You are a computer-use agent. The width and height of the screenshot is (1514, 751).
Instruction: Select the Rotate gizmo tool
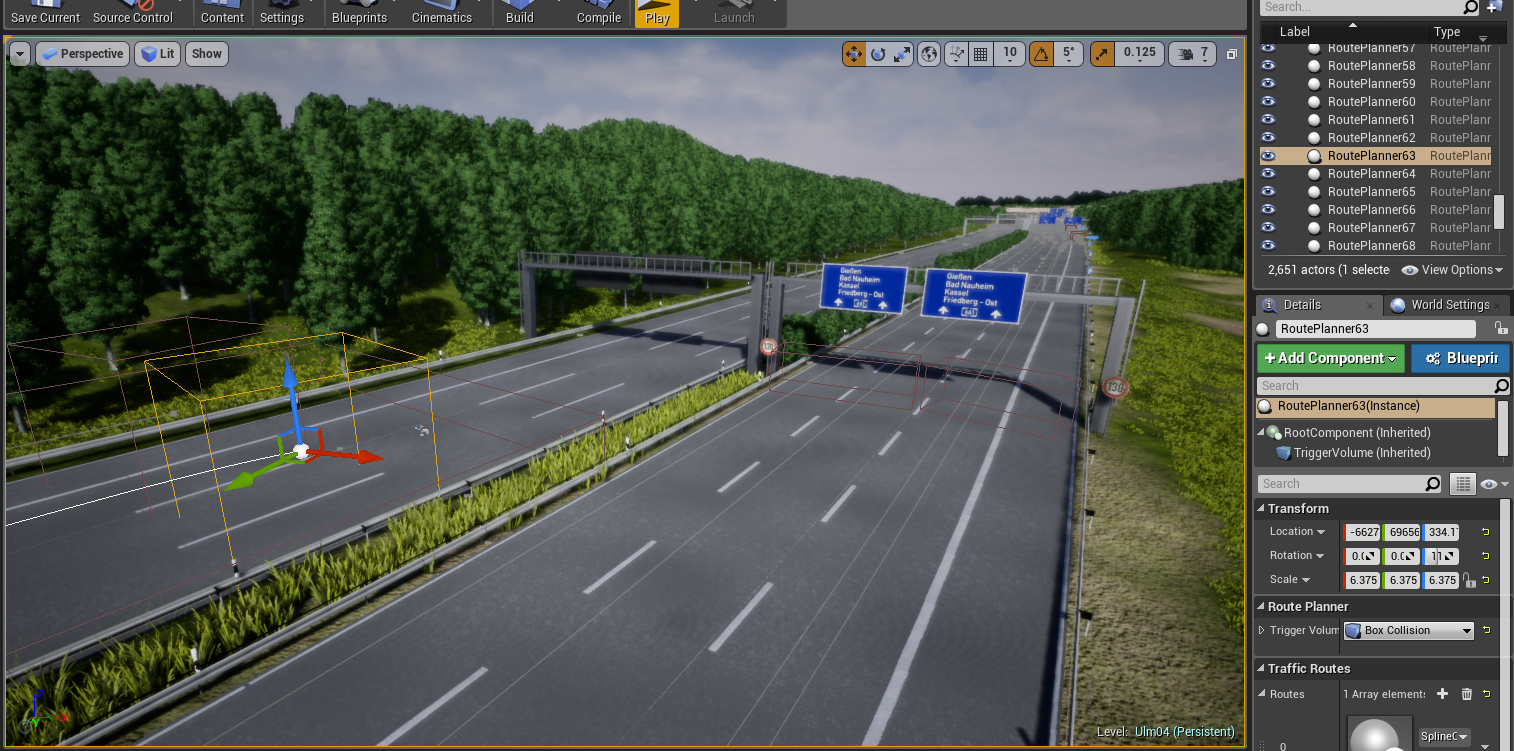point(878,53)
